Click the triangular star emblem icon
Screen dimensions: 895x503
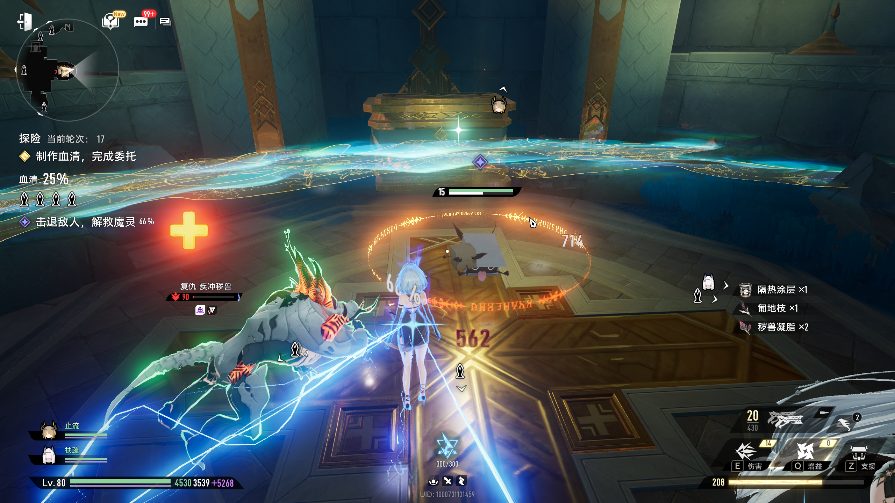[x=447, y=445]
